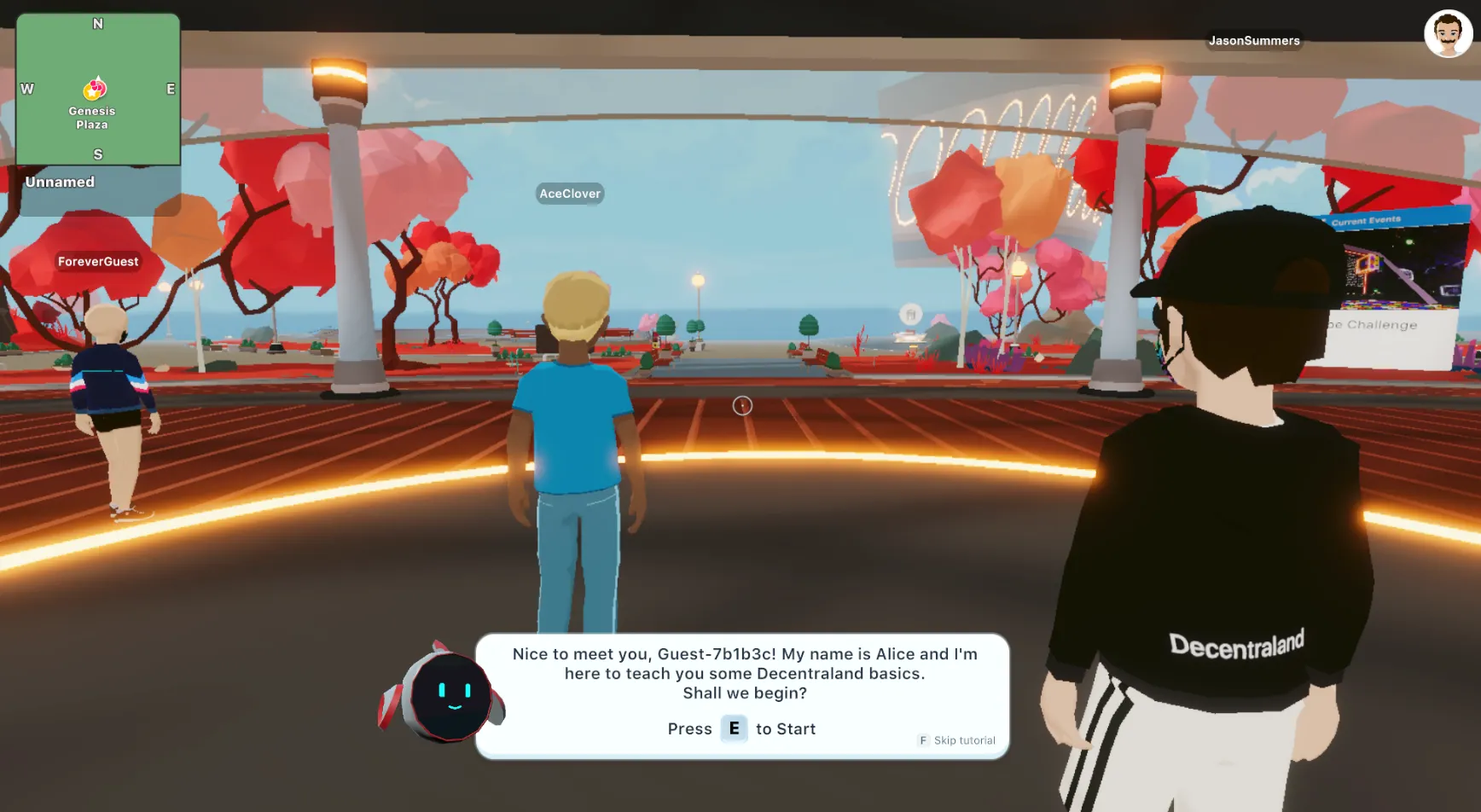Click AceClover's name tag
This screenshot has height=812, width=1481.
click(x=569, y=194)
